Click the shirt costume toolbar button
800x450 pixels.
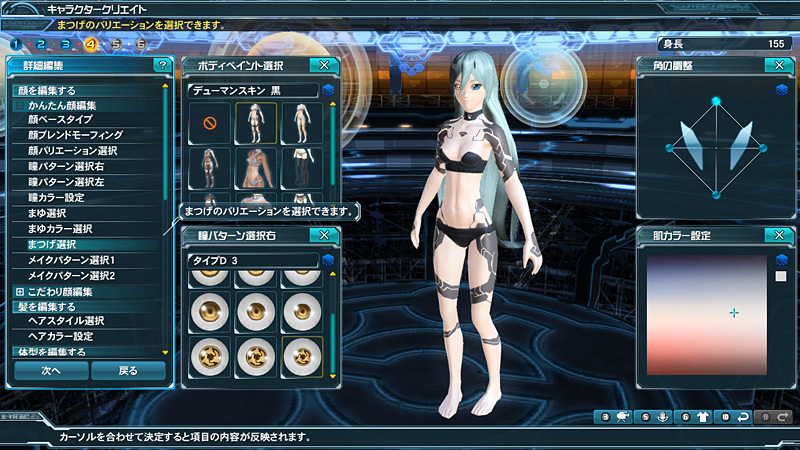pos(701,416)
